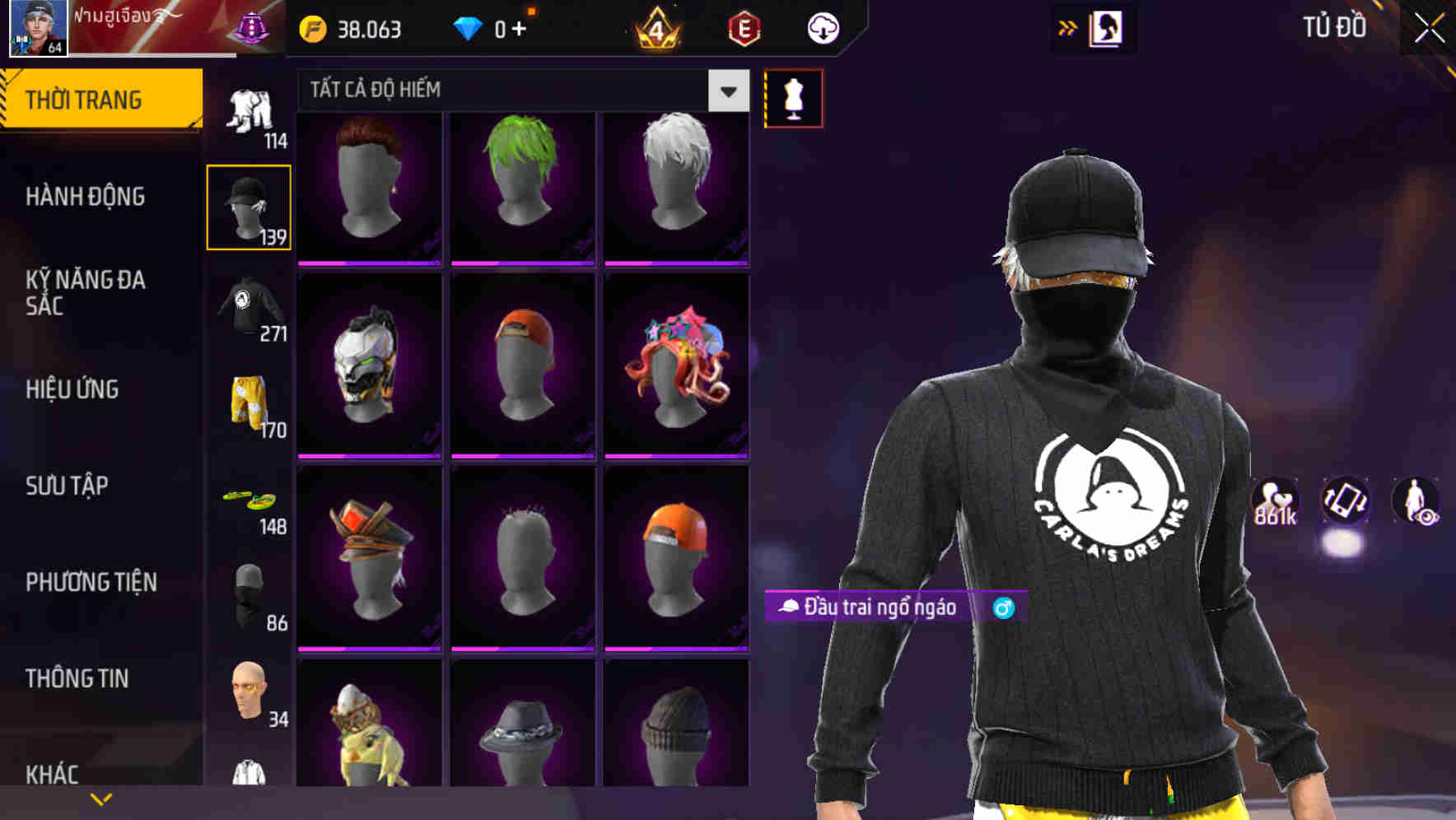The width and height of the screenshot is (1456, 820).
Task: Select the THỜI TRANG tab
Action: pos(86,98)
